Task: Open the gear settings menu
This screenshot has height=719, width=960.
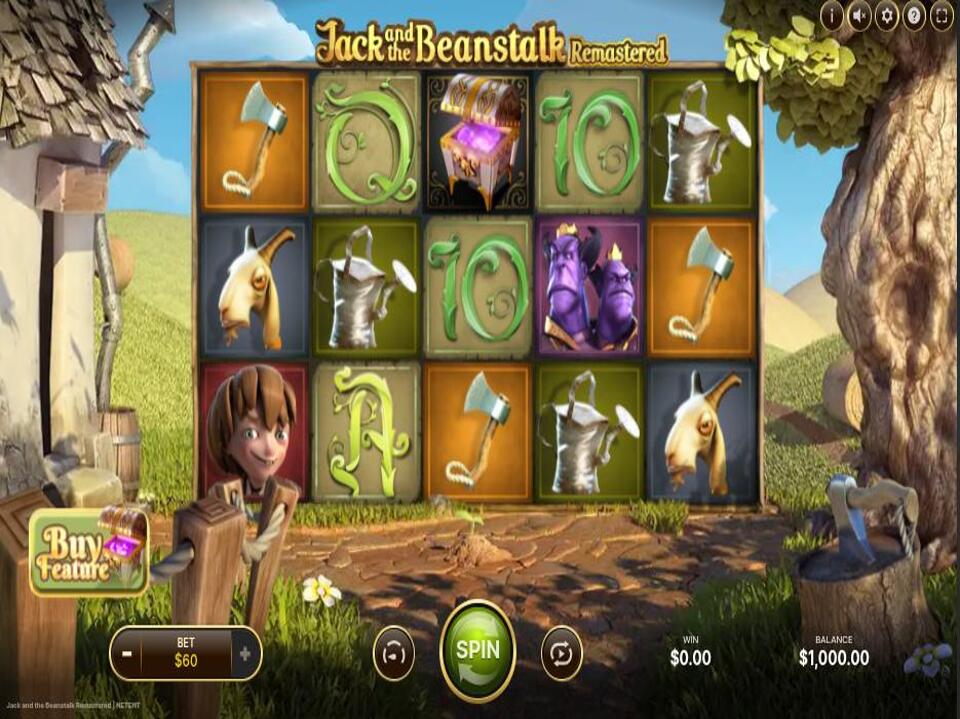Action: pos(886,15)
